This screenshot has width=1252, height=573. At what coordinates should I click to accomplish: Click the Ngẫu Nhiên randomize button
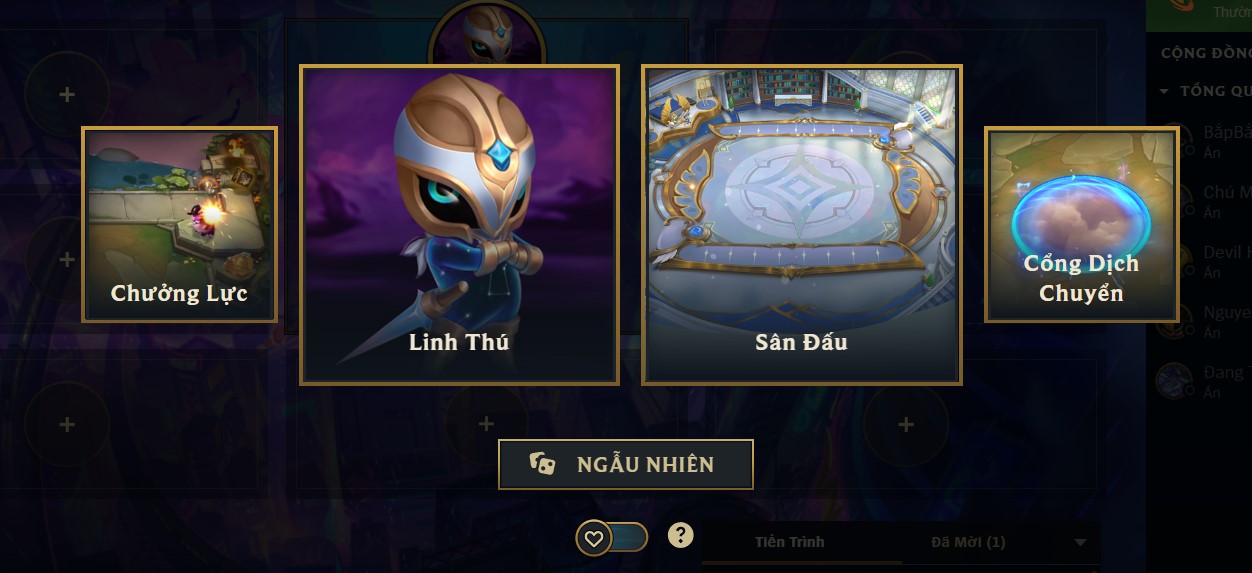pyautogui.click(x=625, y=464)
